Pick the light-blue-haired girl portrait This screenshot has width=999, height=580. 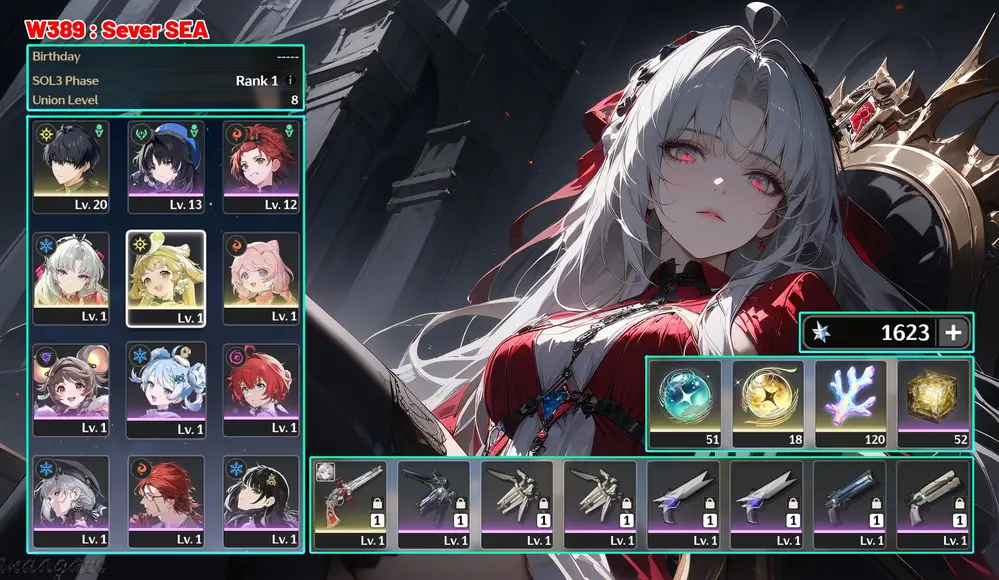pos(166,388)
